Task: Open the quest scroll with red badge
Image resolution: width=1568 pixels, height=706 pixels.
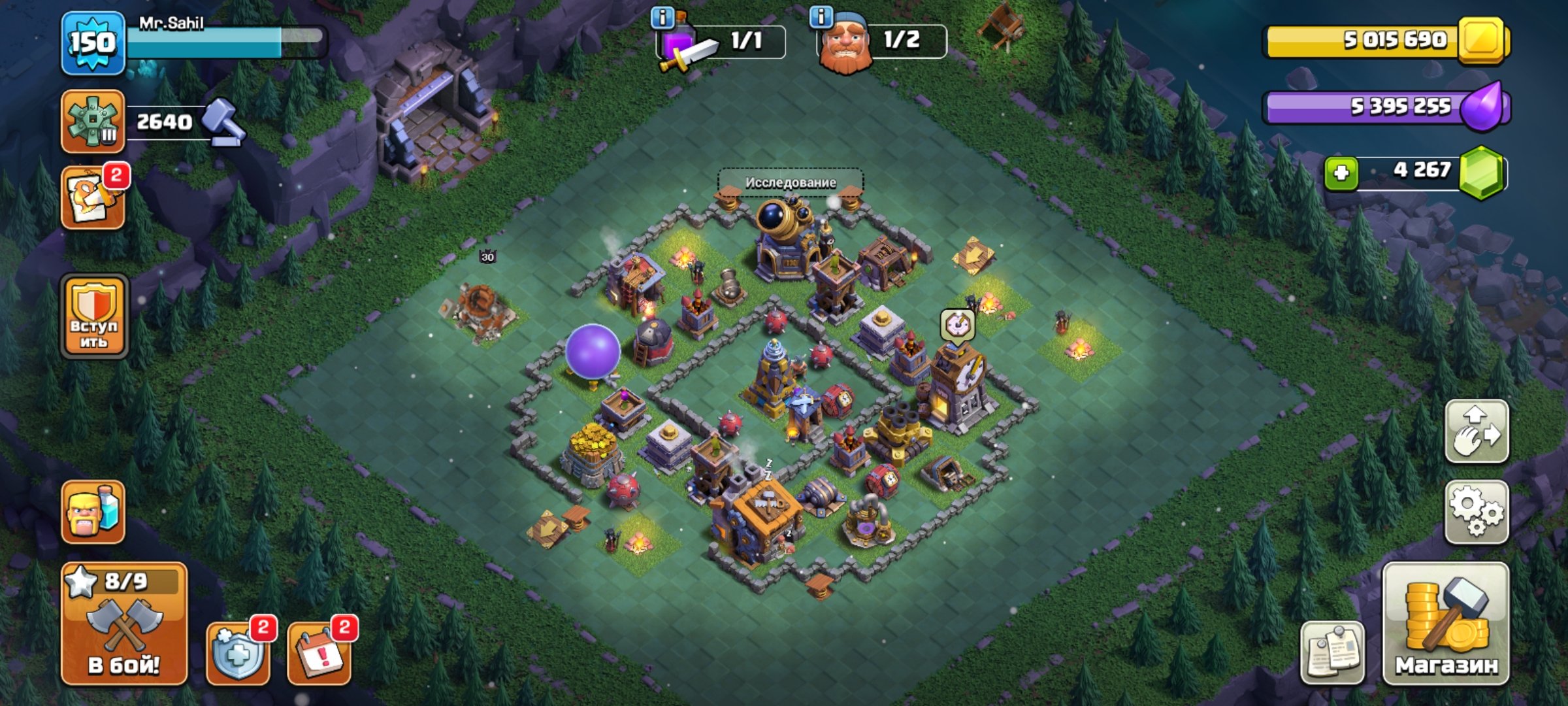Action: (93, 197)
